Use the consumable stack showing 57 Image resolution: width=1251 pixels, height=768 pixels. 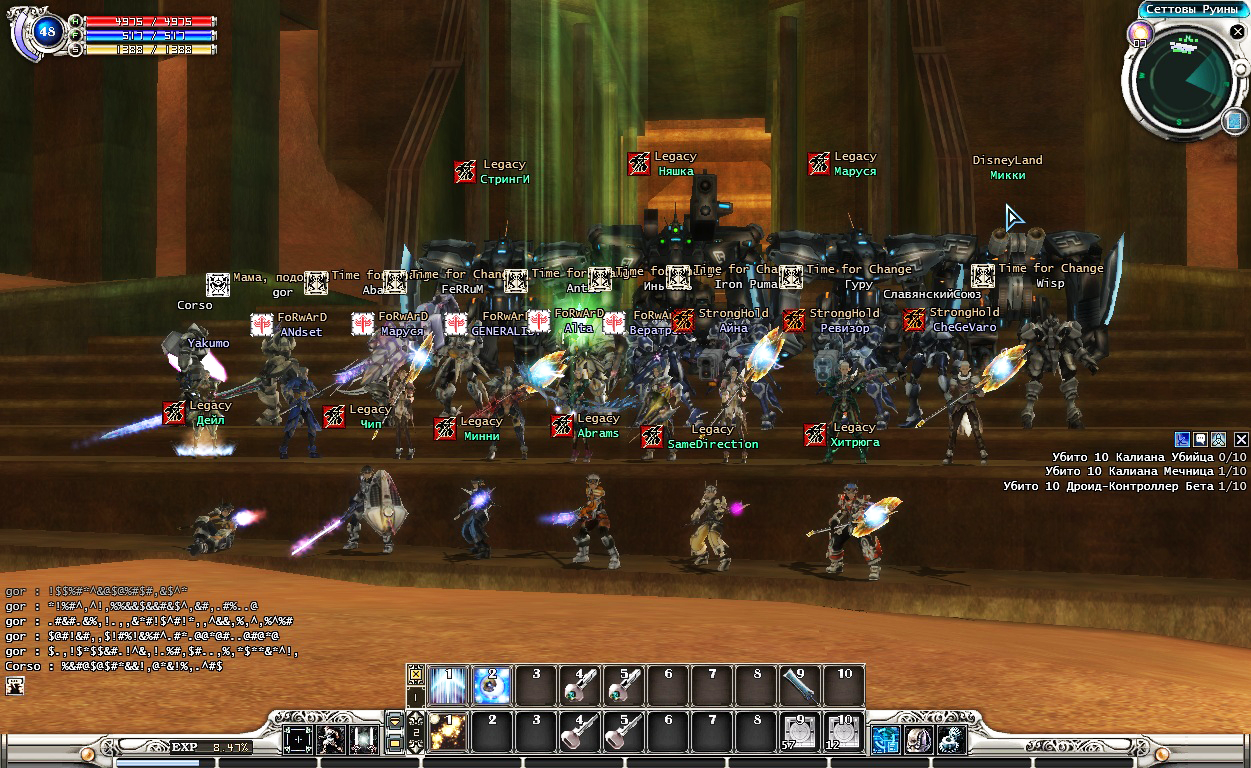pyautogui.click(x=800, y=732)
